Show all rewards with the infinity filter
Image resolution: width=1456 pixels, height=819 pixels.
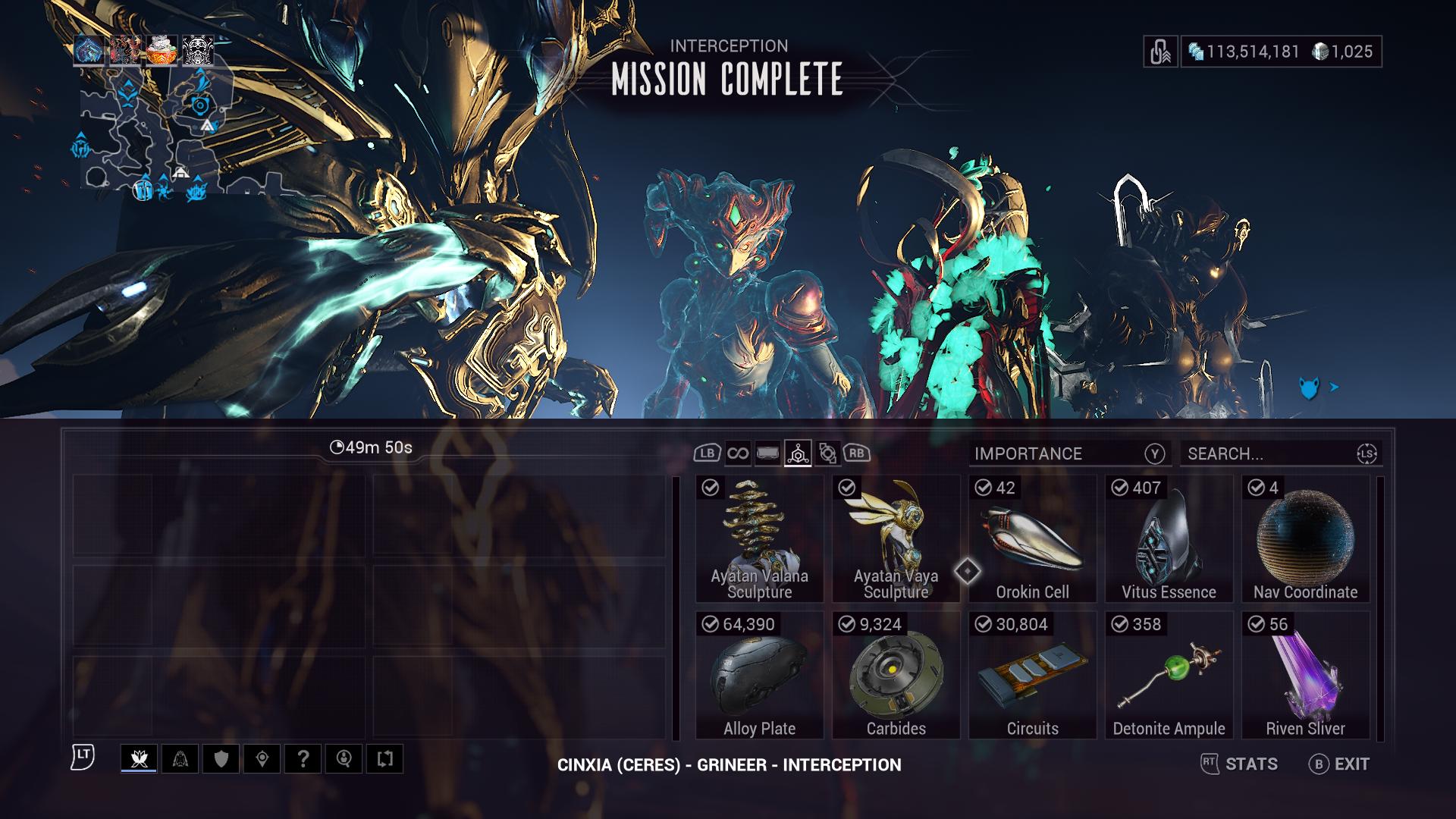click(x=737, y=453)
